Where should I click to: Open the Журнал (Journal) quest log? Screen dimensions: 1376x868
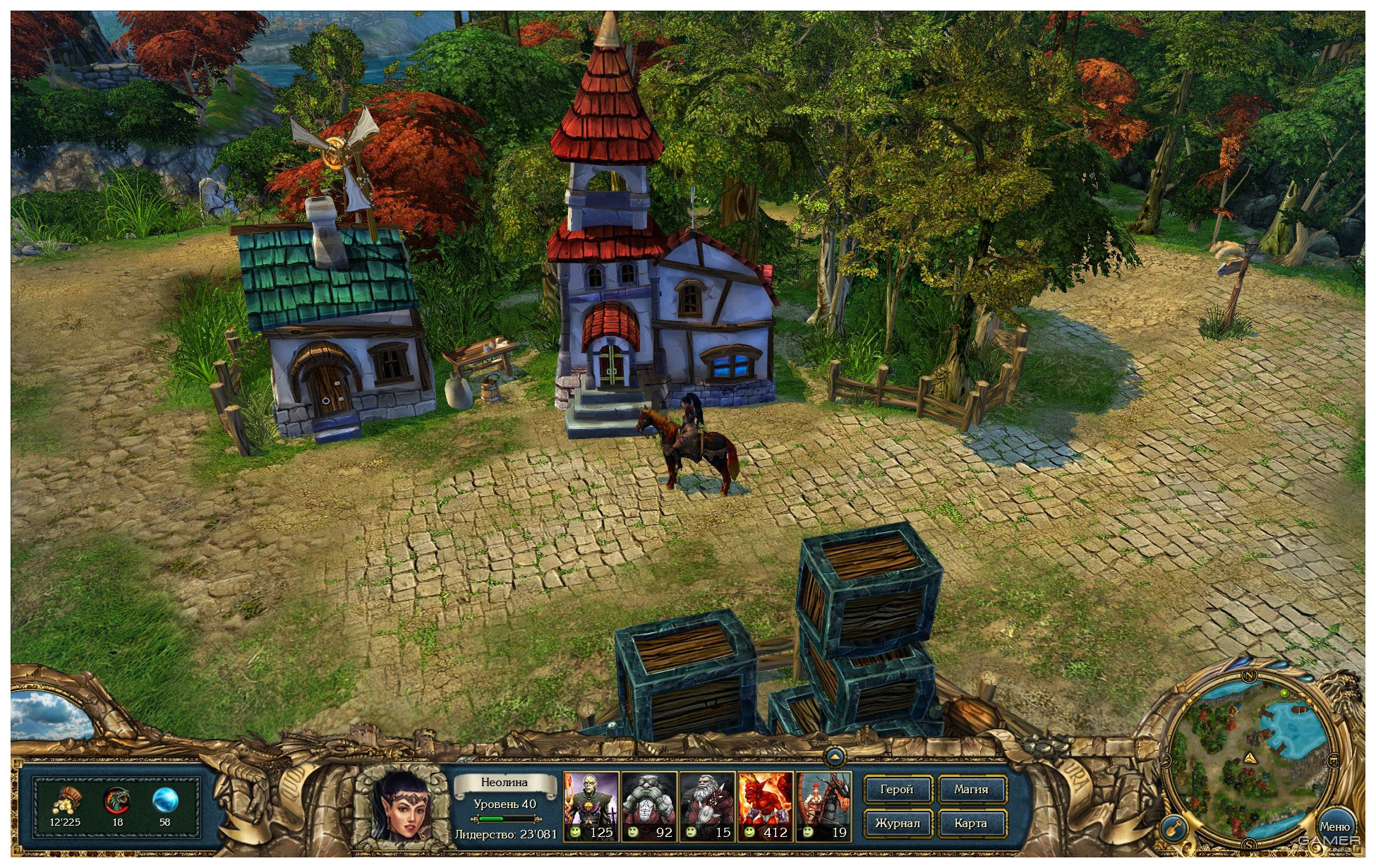coord(897,823)
